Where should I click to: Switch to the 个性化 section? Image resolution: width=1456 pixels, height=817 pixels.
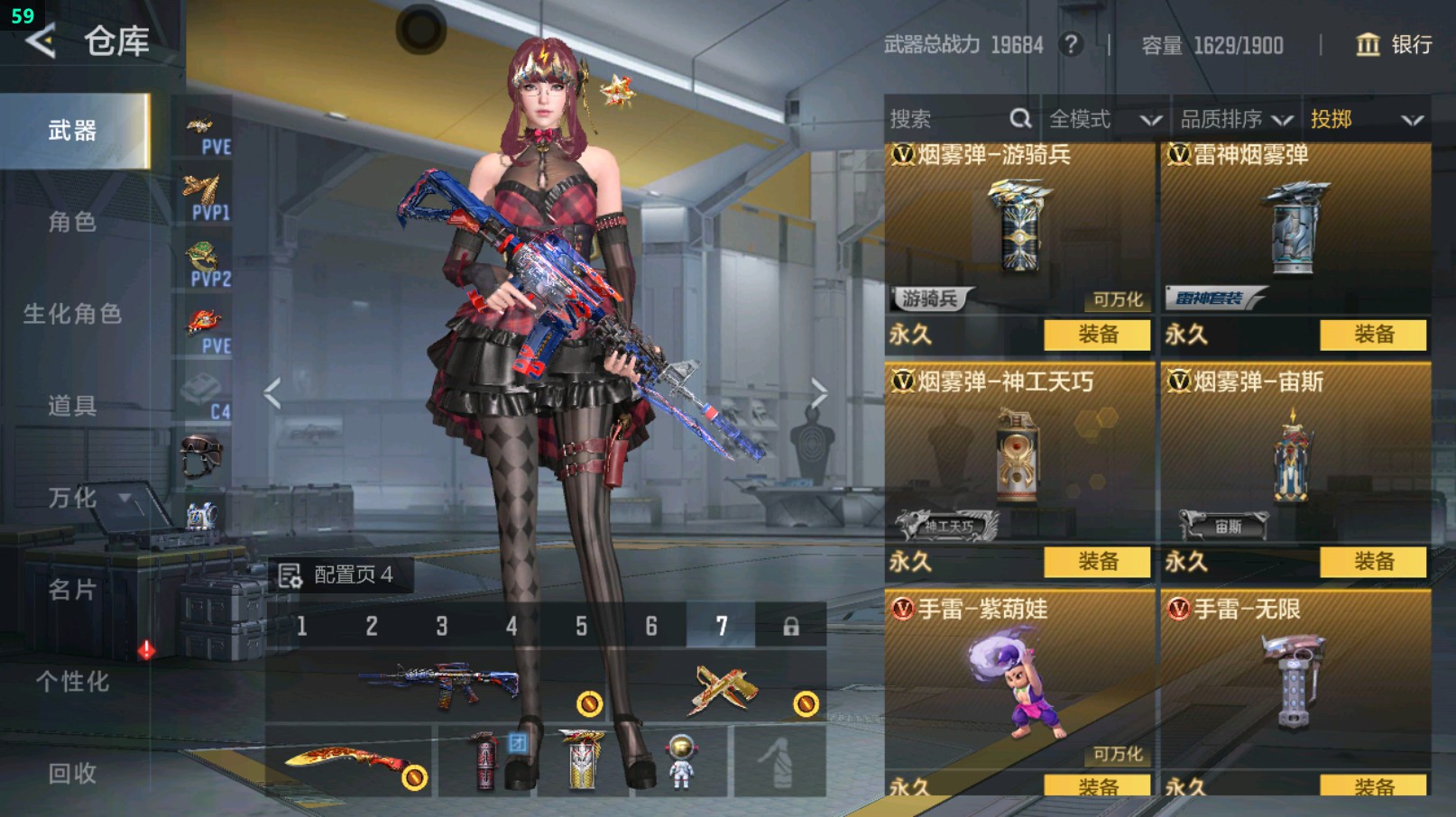[72, 682]
